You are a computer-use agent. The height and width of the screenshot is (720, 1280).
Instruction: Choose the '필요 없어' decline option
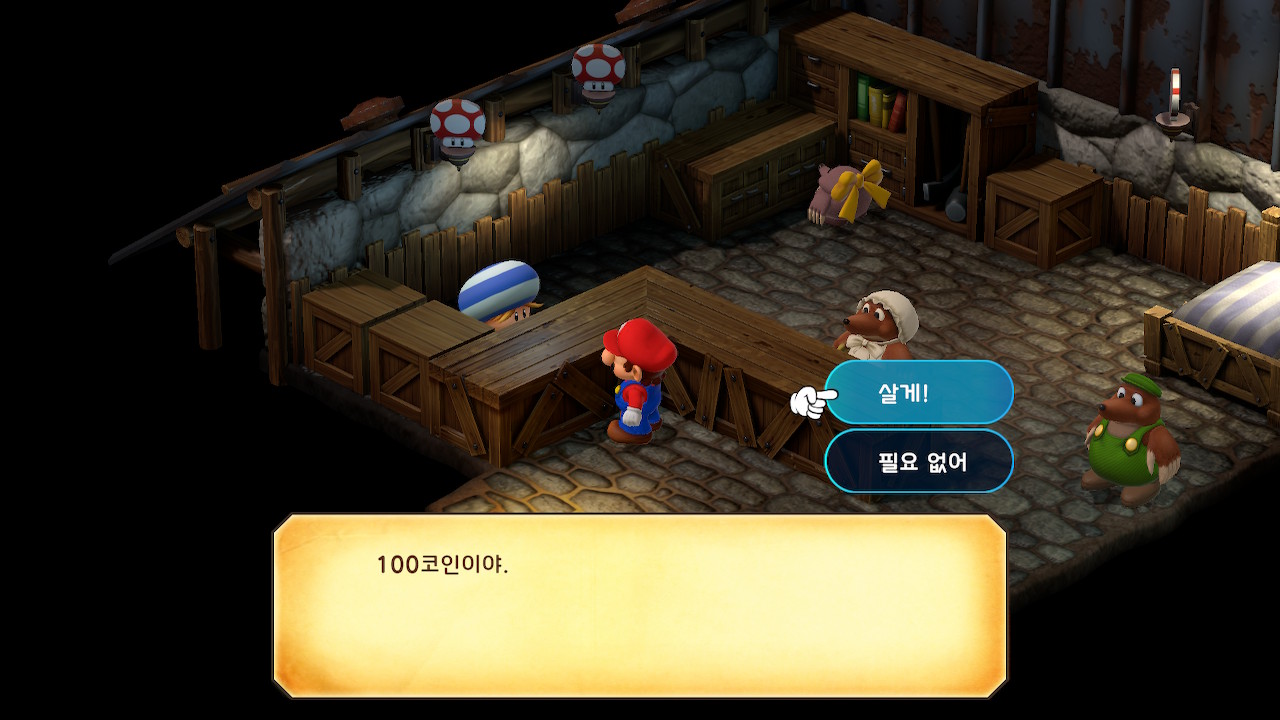tap(918, 460)
